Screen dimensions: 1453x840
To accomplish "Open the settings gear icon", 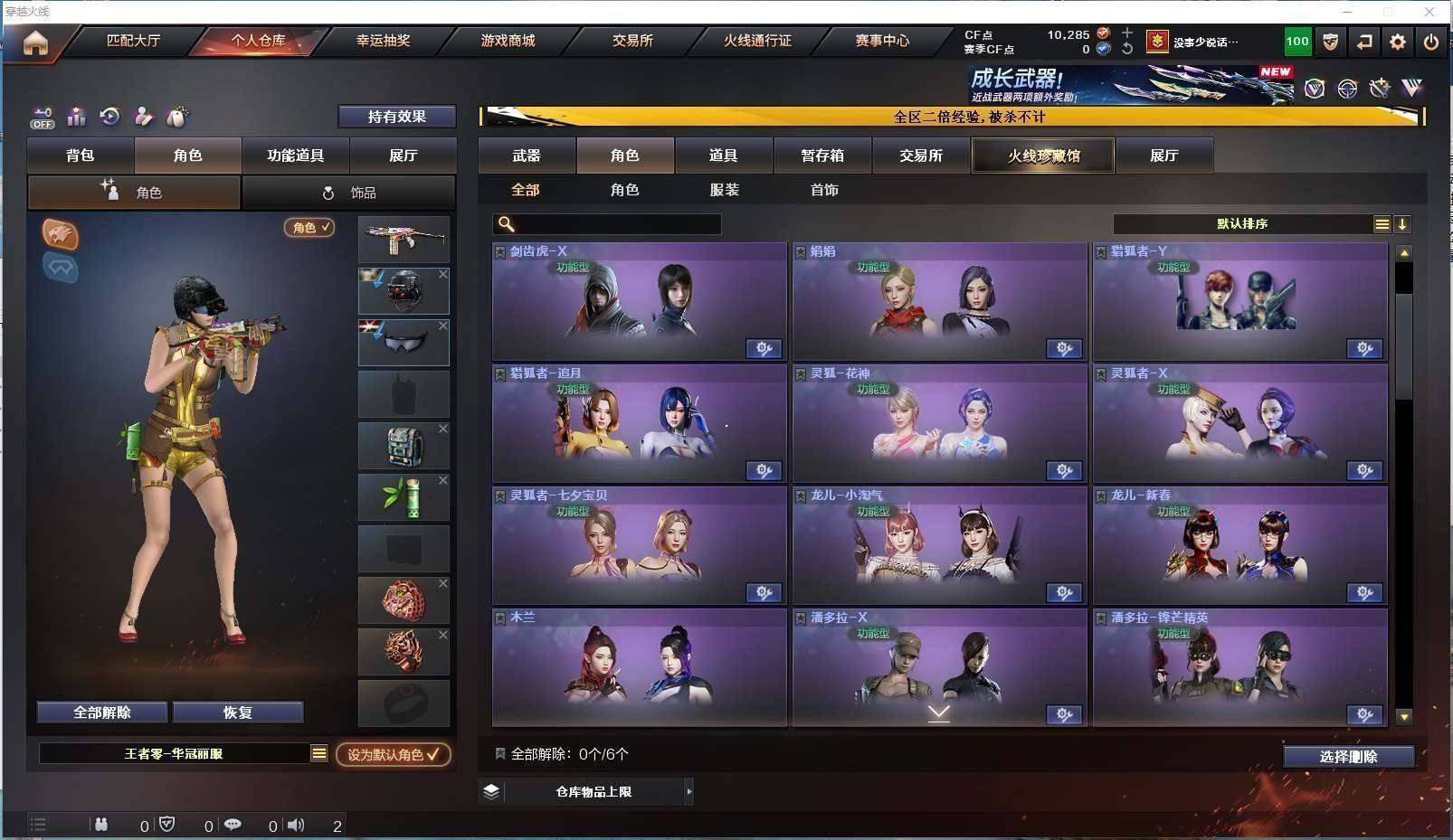I will [1398, 42].
